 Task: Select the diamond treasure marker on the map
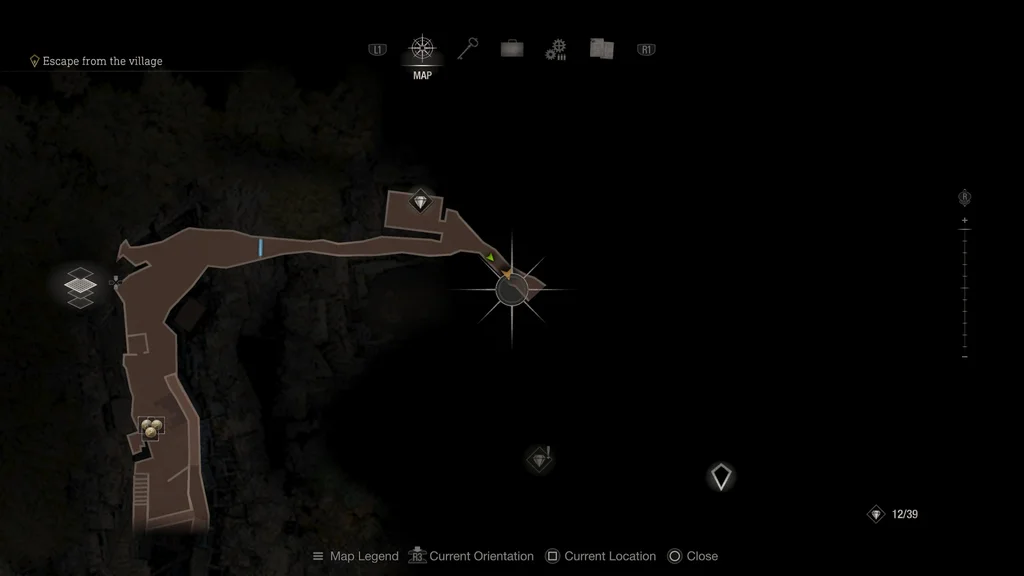[x=421, y=201]
